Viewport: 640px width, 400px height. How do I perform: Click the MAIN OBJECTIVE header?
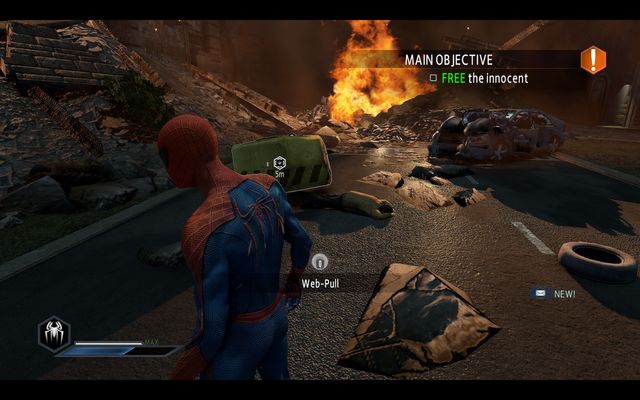click(448, 60)
